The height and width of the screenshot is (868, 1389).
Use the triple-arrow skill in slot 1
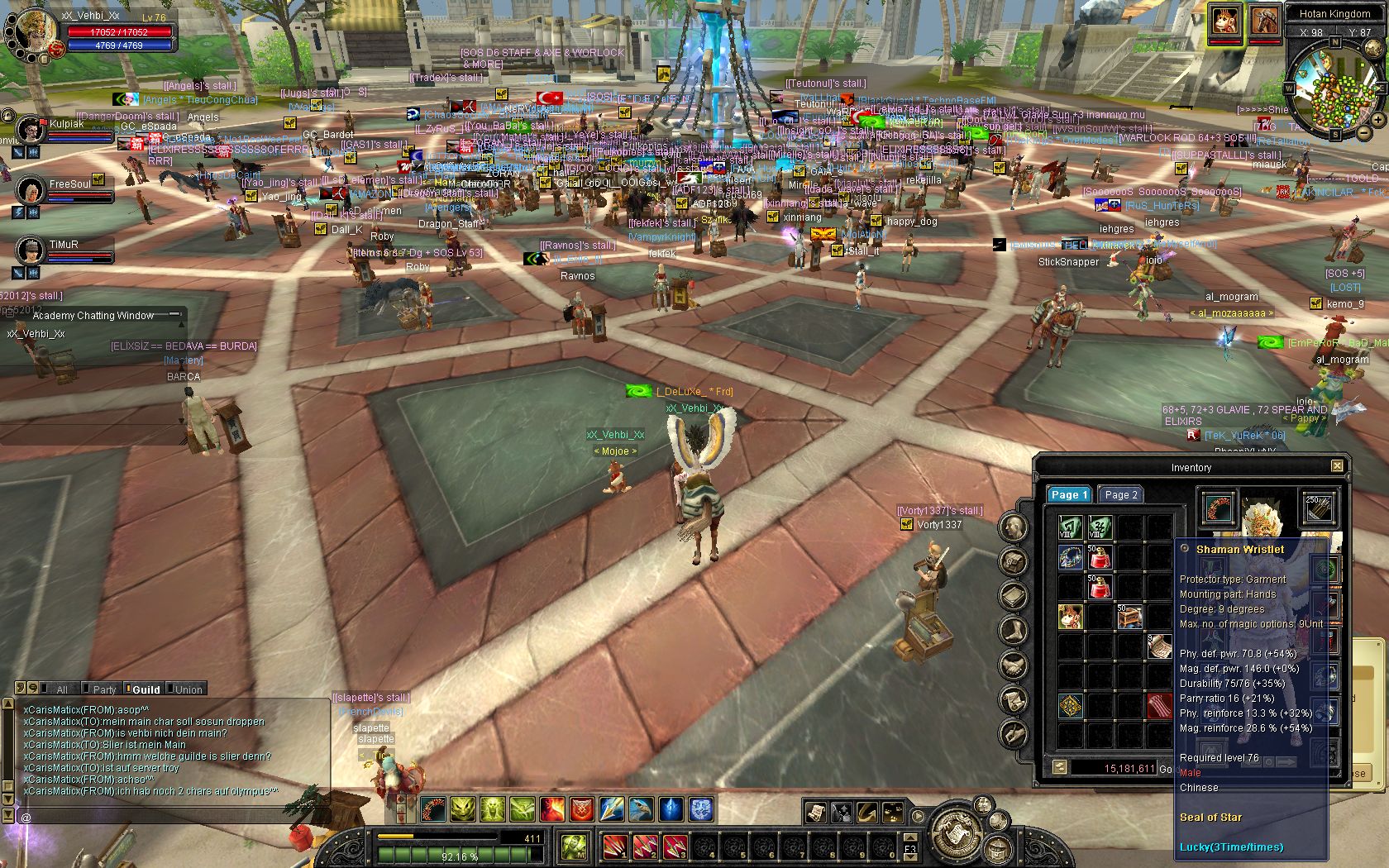pos(615,846)
